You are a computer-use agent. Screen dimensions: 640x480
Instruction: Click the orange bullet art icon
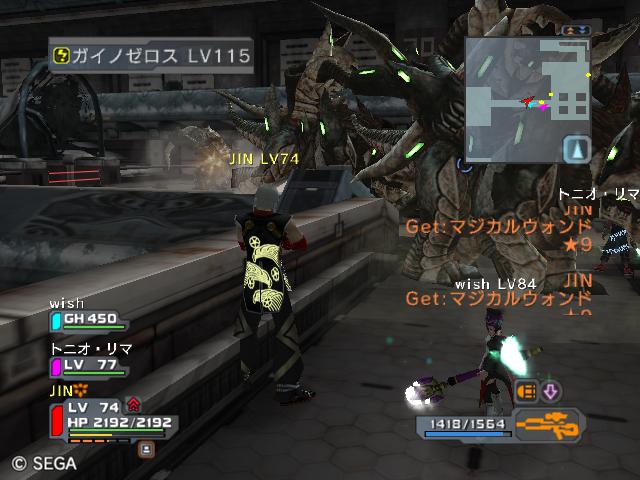[x=527, y=391]
